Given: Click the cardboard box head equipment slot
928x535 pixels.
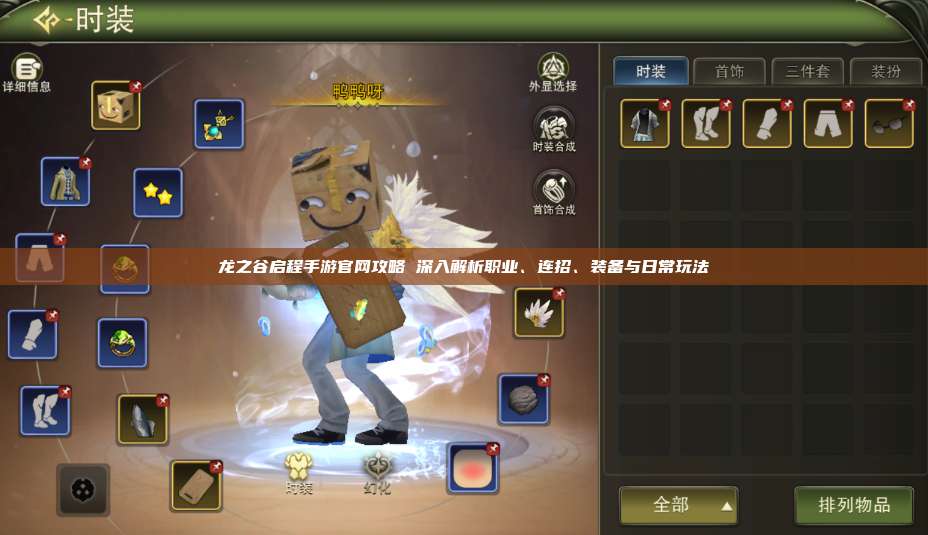Looking at the screenshot, I should click(116, 105).
